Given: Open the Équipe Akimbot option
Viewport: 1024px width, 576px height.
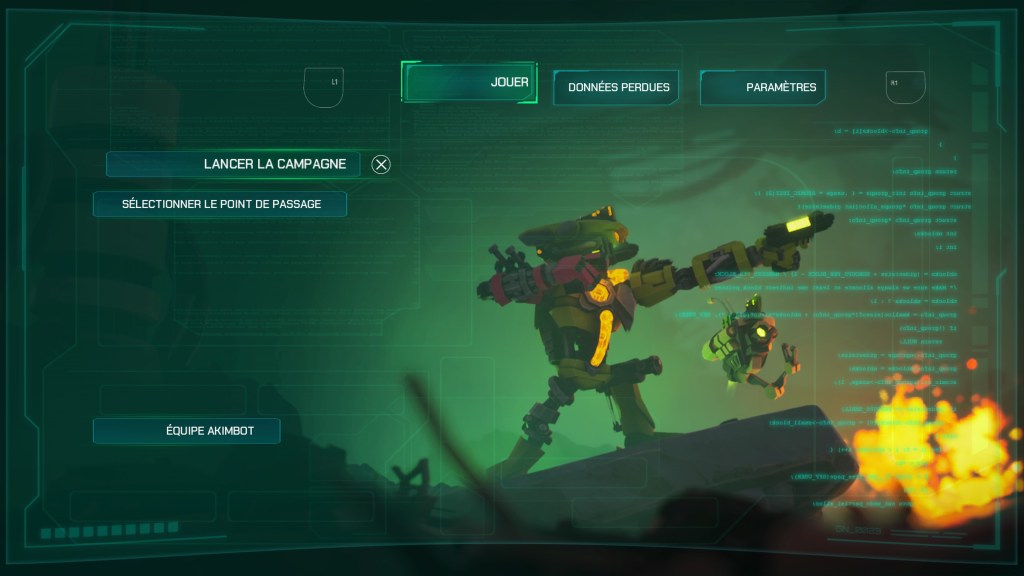Looking at the screenshot, I should (x=187, y=431).
